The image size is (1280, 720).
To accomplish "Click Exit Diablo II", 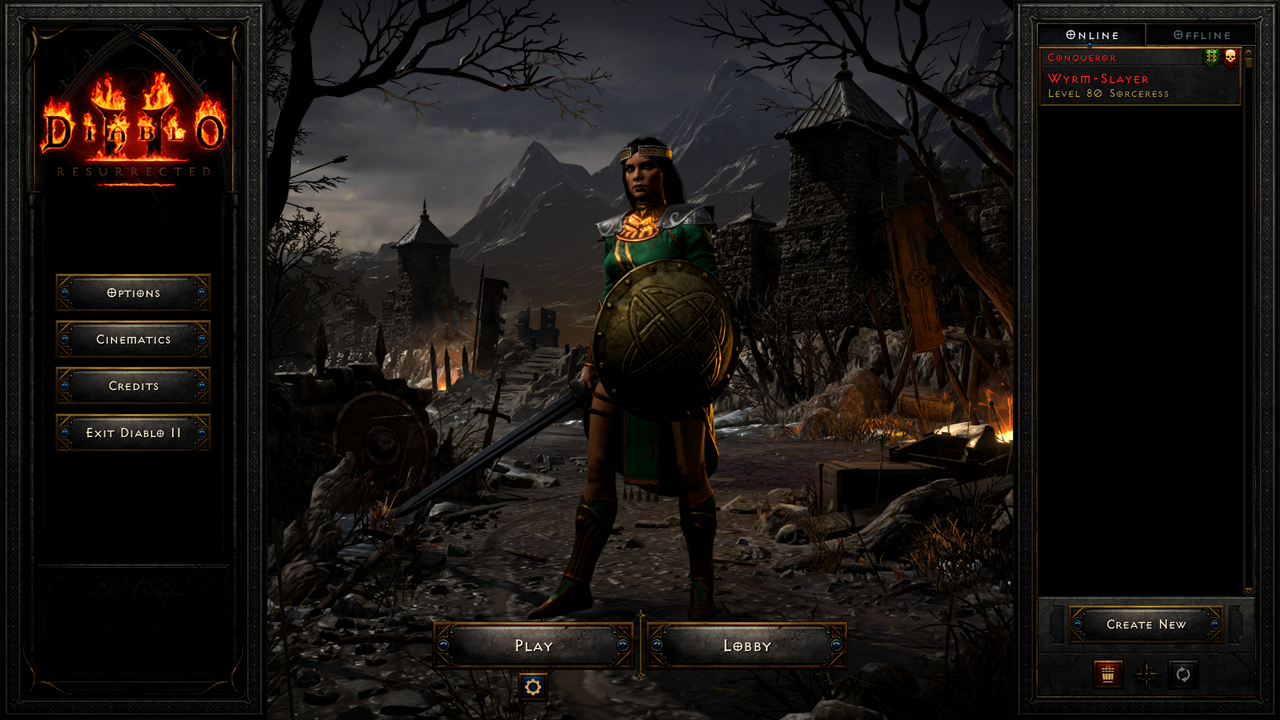I will (x=133, y=432).
